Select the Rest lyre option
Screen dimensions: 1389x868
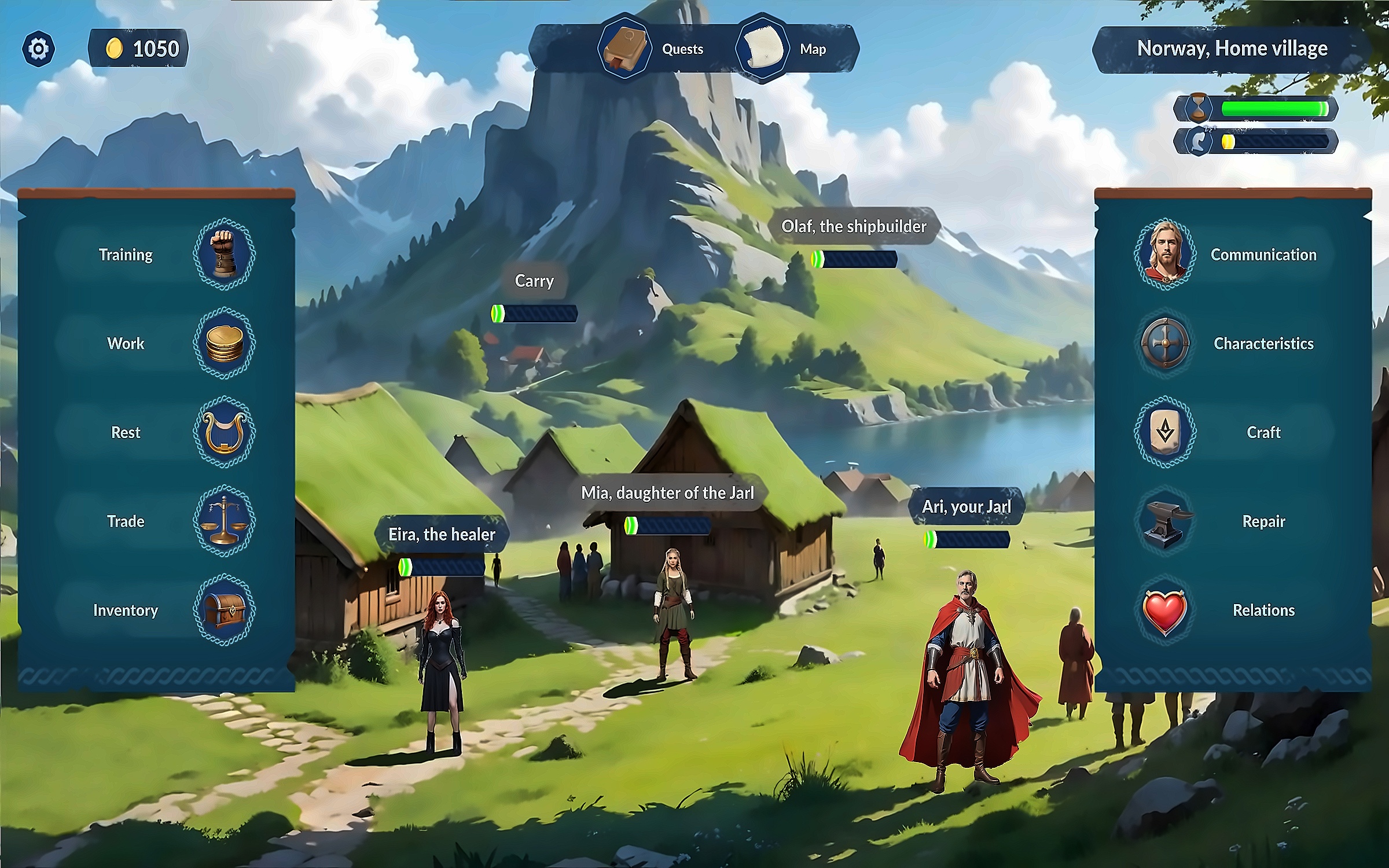coord(224,432)
